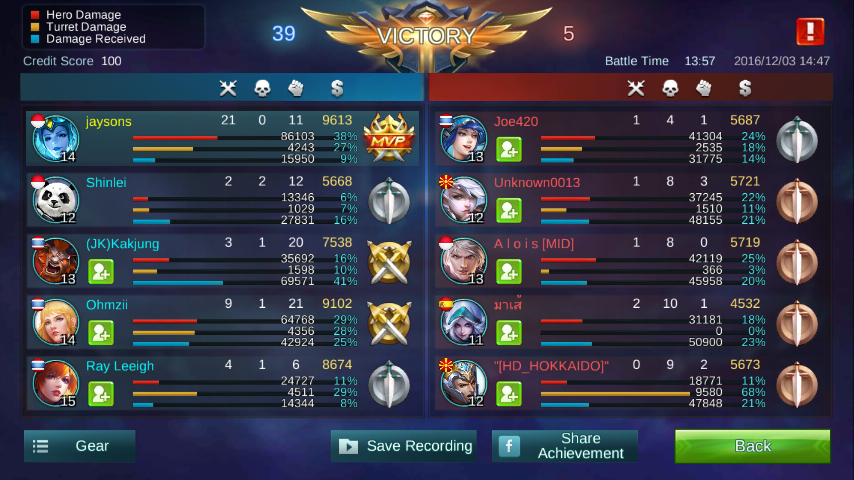The height and width of the screenshot is (480, 854).
Task: Open Ray Leeigh's hero portrait
Action: click(54, 383)
